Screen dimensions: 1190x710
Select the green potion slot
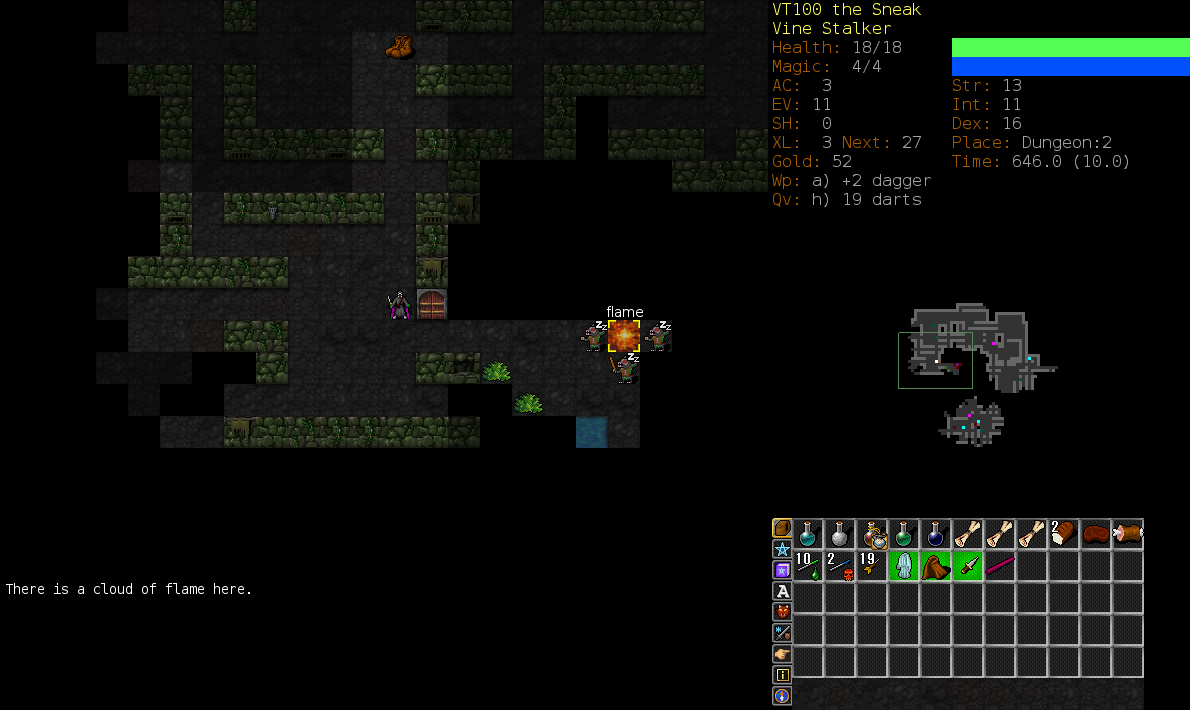pyautogui.click(x=904, y=534)
